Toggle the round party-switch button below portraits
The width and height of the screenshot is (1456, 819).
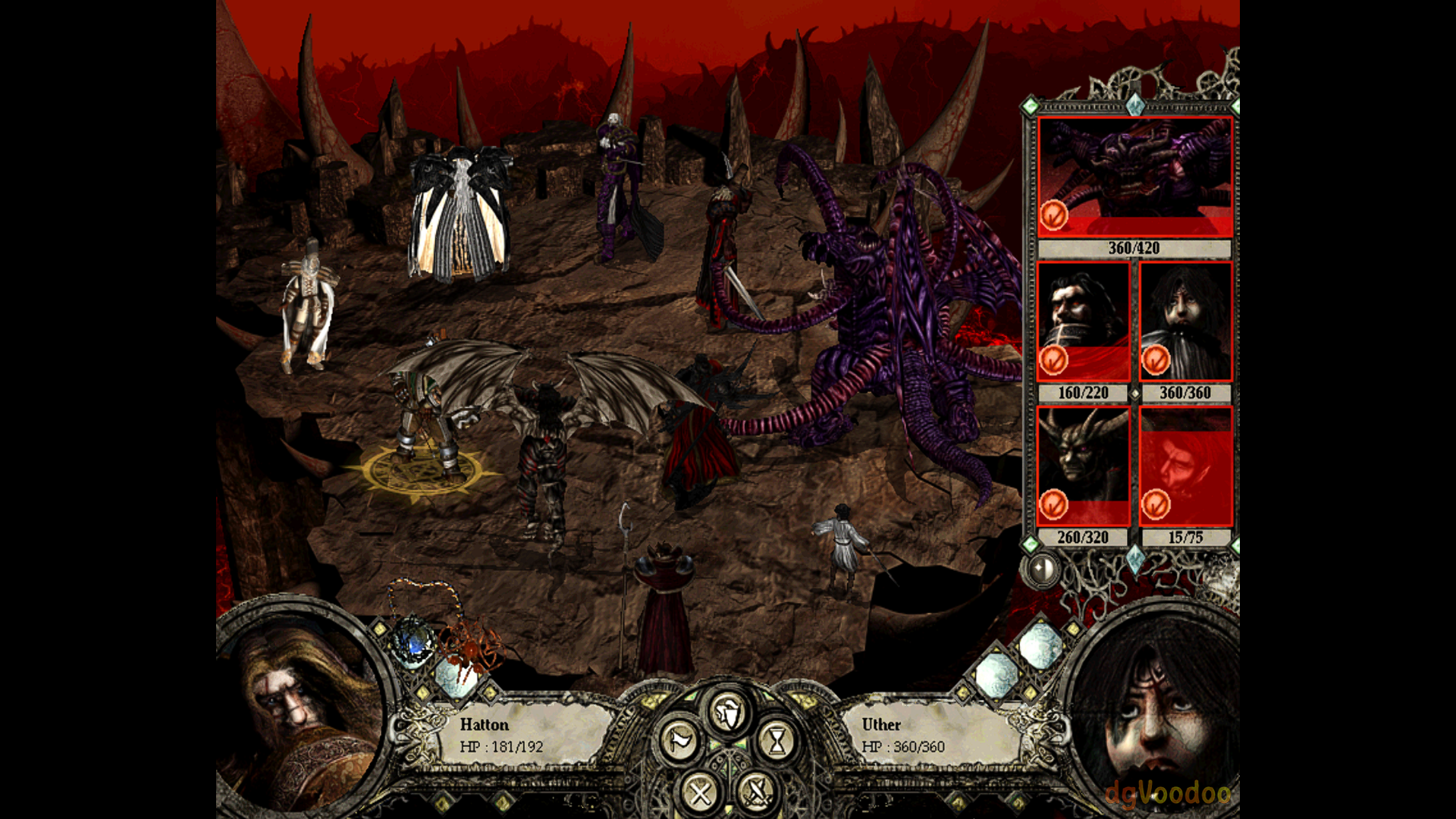tap(1042, 569)
